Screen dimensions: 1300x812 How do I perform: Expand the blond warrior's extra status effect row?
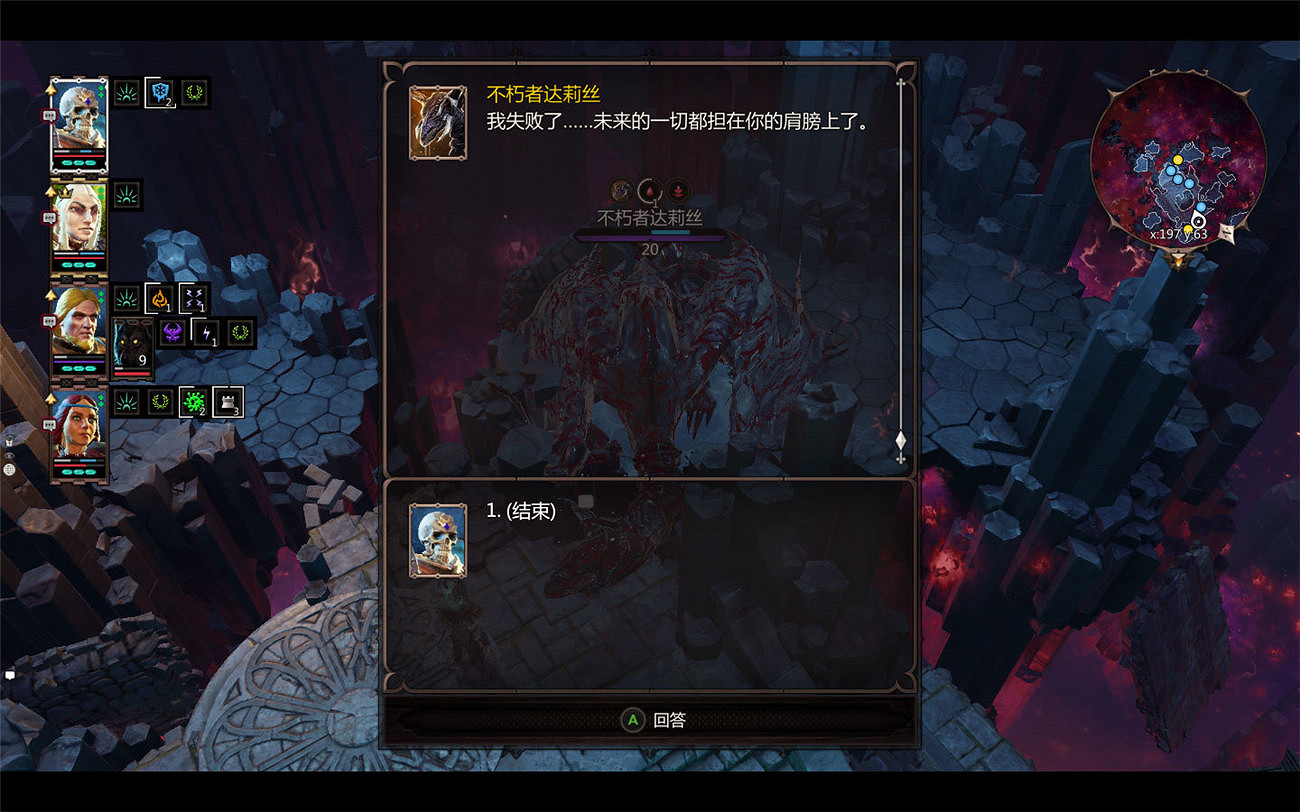(x=193, y=297)
